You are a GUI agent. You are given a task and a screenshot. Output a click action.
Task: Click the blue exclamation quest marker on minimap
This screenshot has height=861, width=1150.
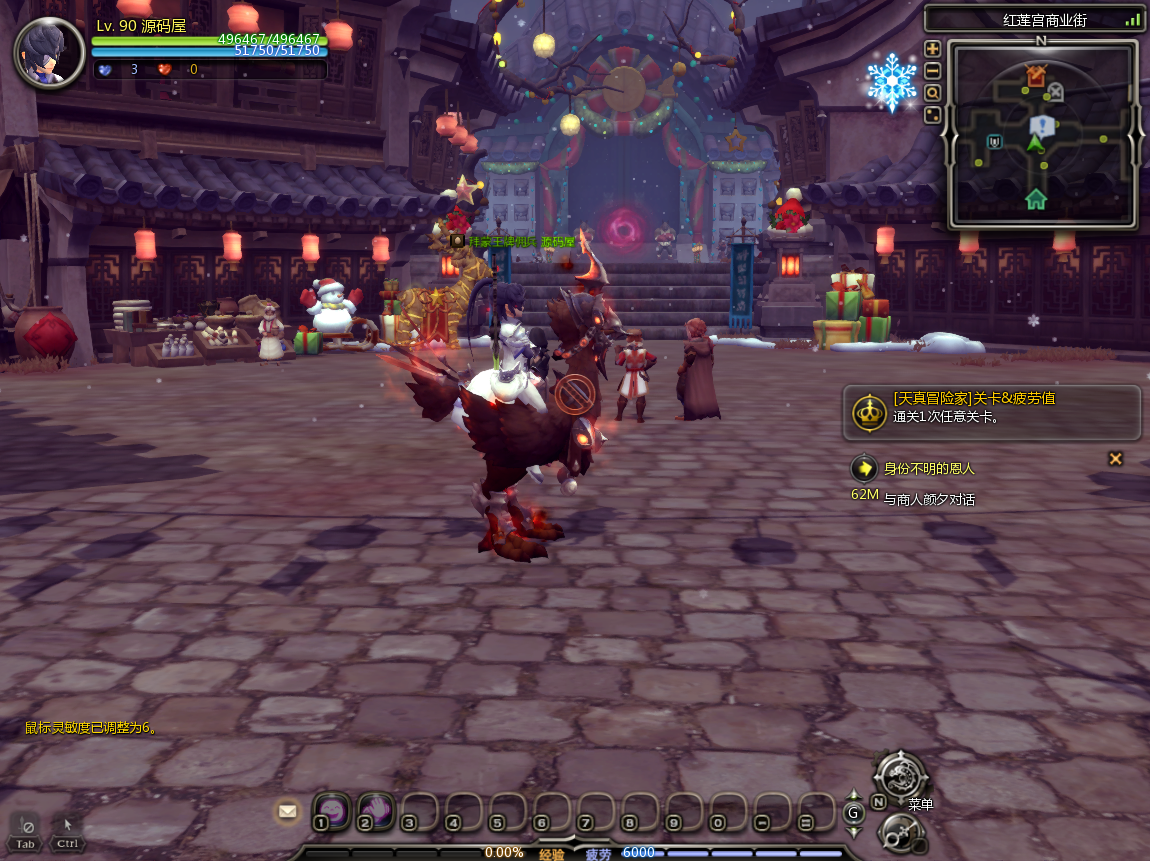pyautogui.click(x=1042, y=125)
